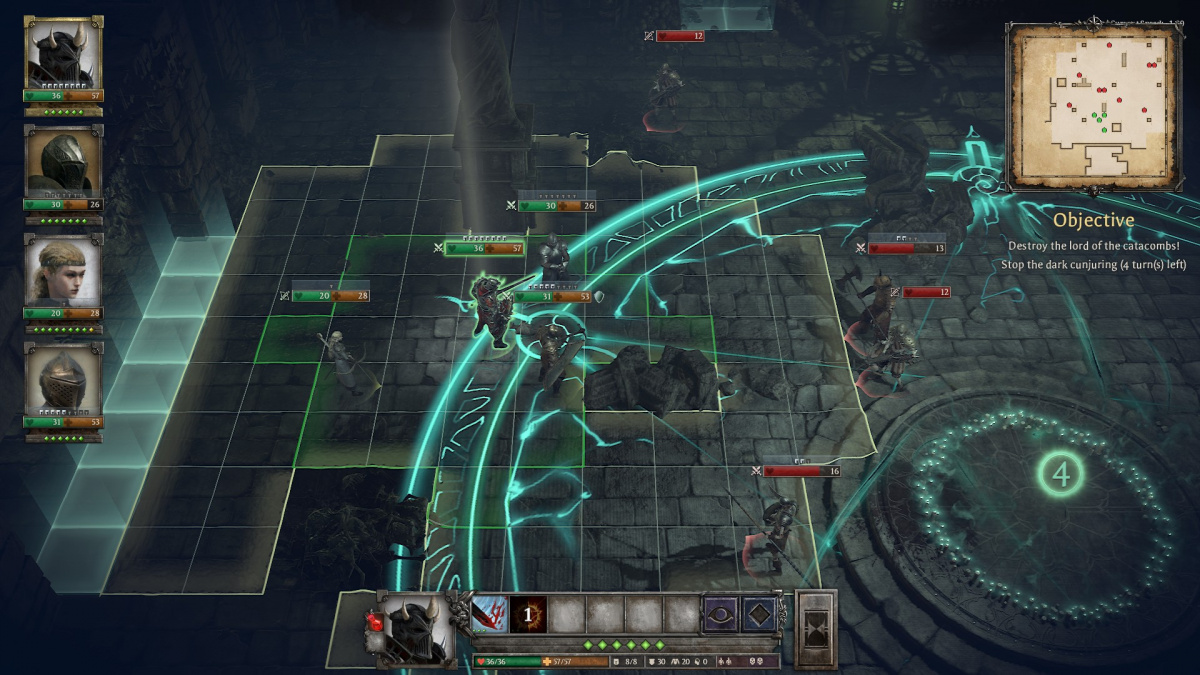Use the fiery ring ability marked 1

click(528, 614)
